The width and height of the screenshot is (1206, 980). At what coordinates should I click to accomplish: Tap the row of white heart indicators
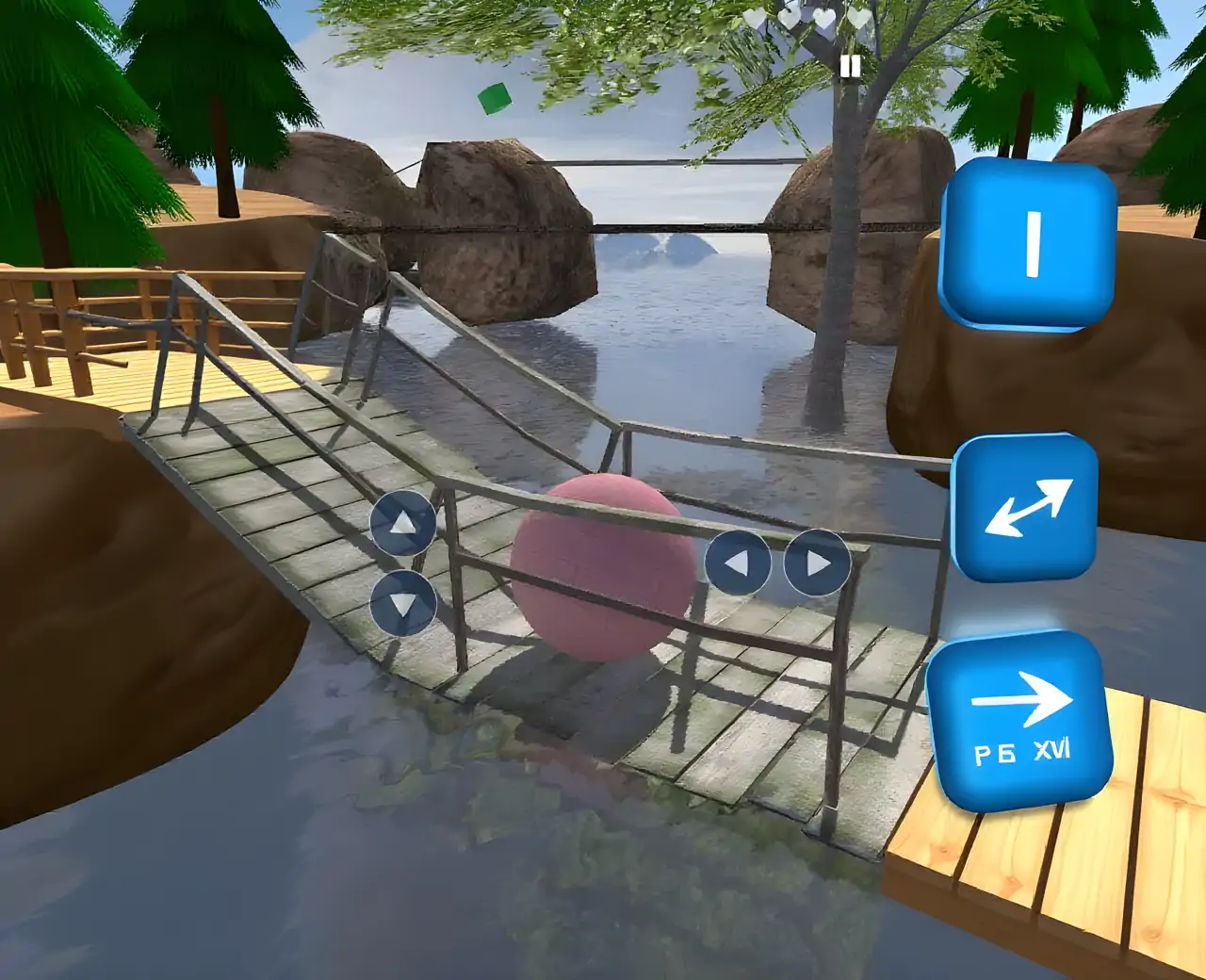click(806, 19)
